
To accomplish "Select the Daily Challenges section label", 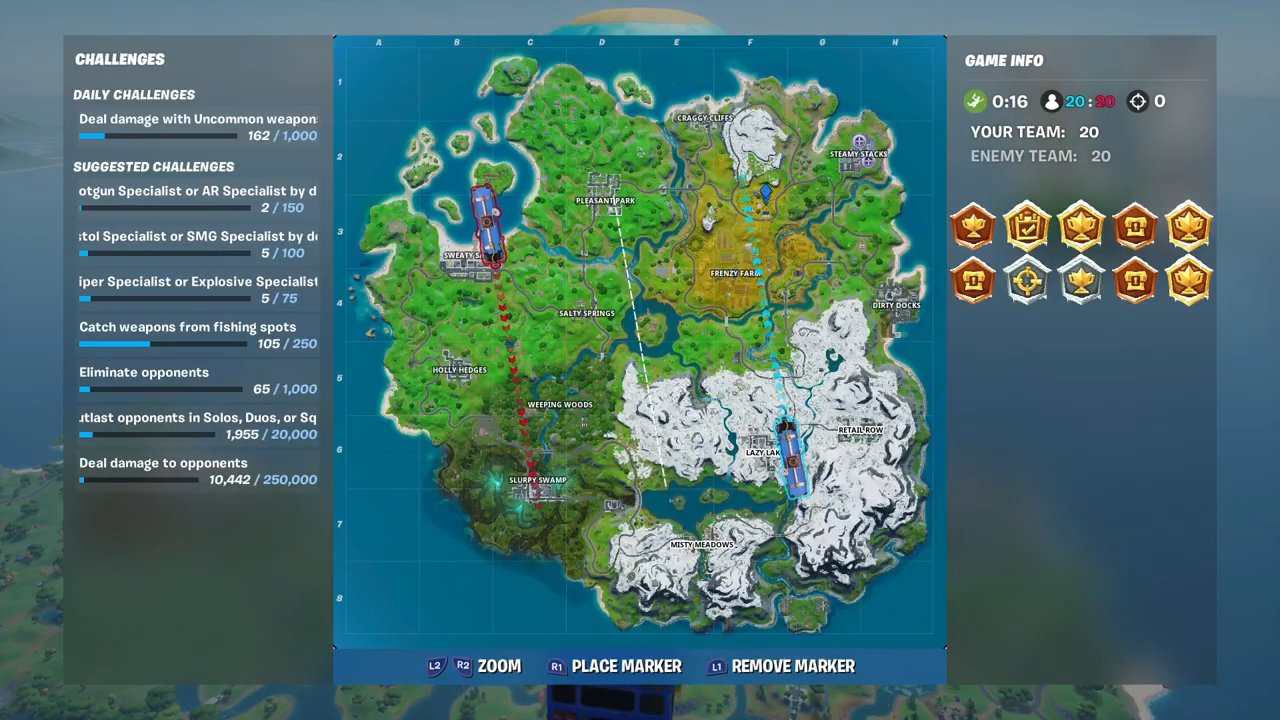I will click(x=134, y=94).
